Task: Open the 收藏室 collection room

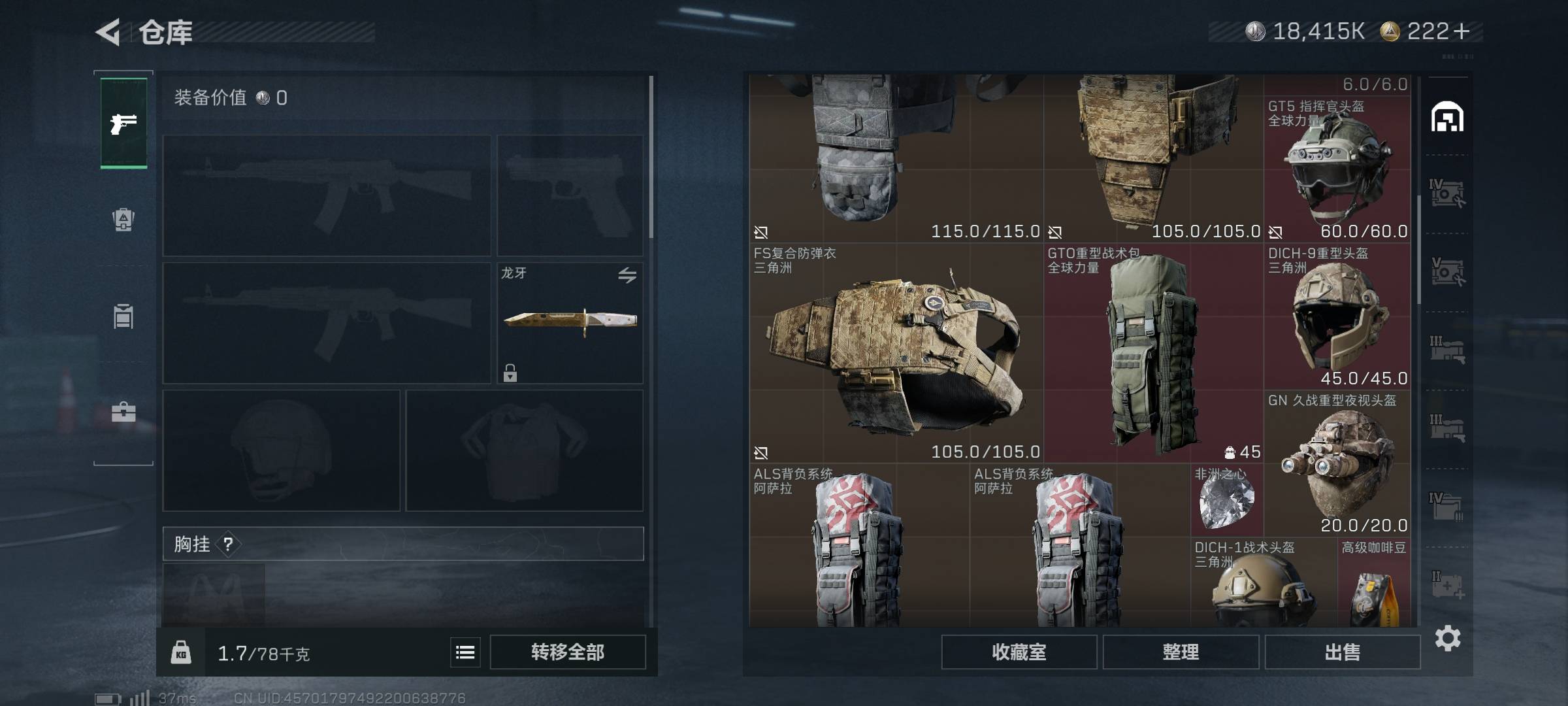Action: [1019, 652]
